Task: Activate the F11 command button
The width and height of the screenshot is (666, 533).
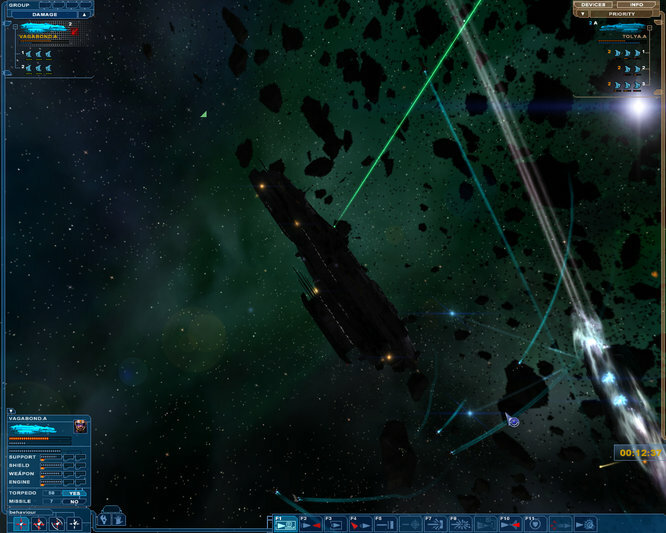Action: (535, 523)
